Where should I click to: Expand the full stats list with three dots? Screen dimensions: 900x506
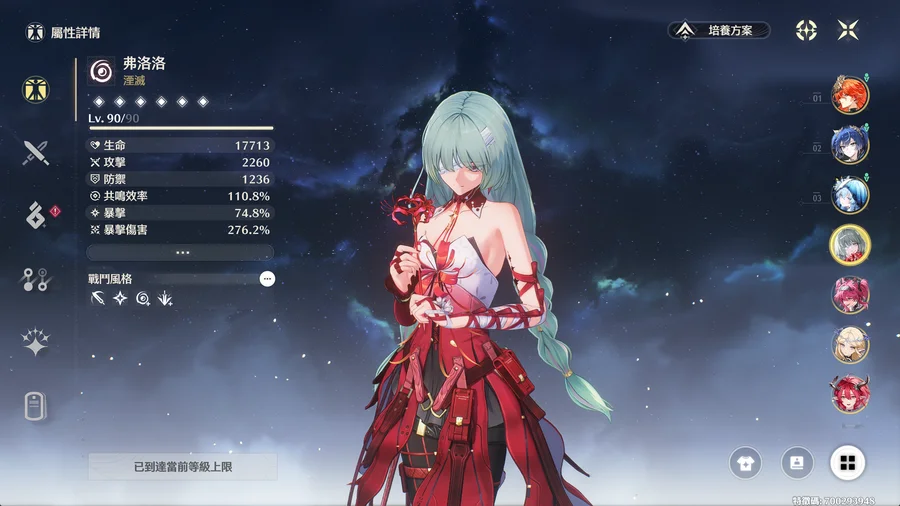click(x=181, y=253)
